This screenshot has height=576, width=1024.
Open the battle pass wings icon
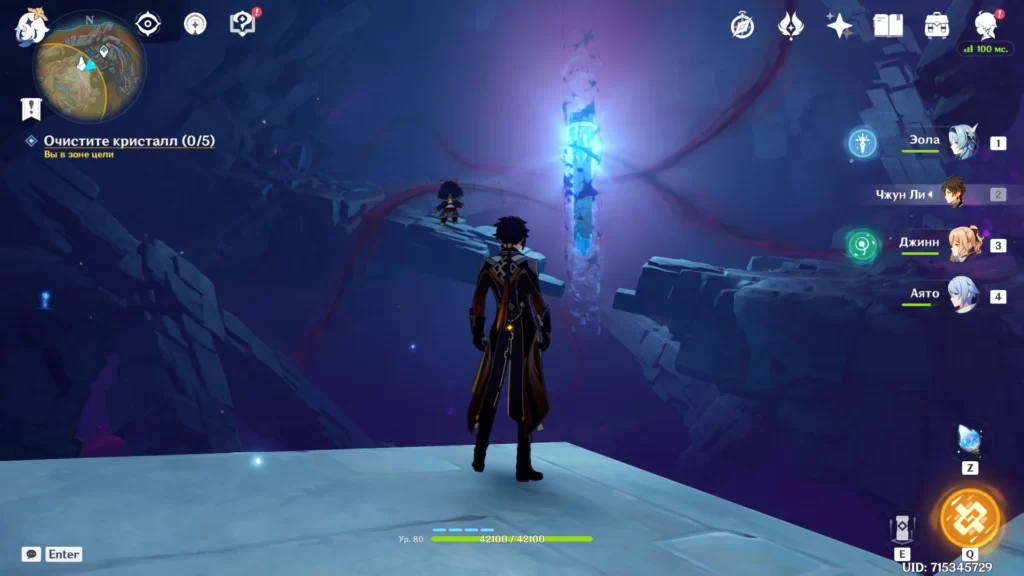pyautogui.click(x=791, y=26)
